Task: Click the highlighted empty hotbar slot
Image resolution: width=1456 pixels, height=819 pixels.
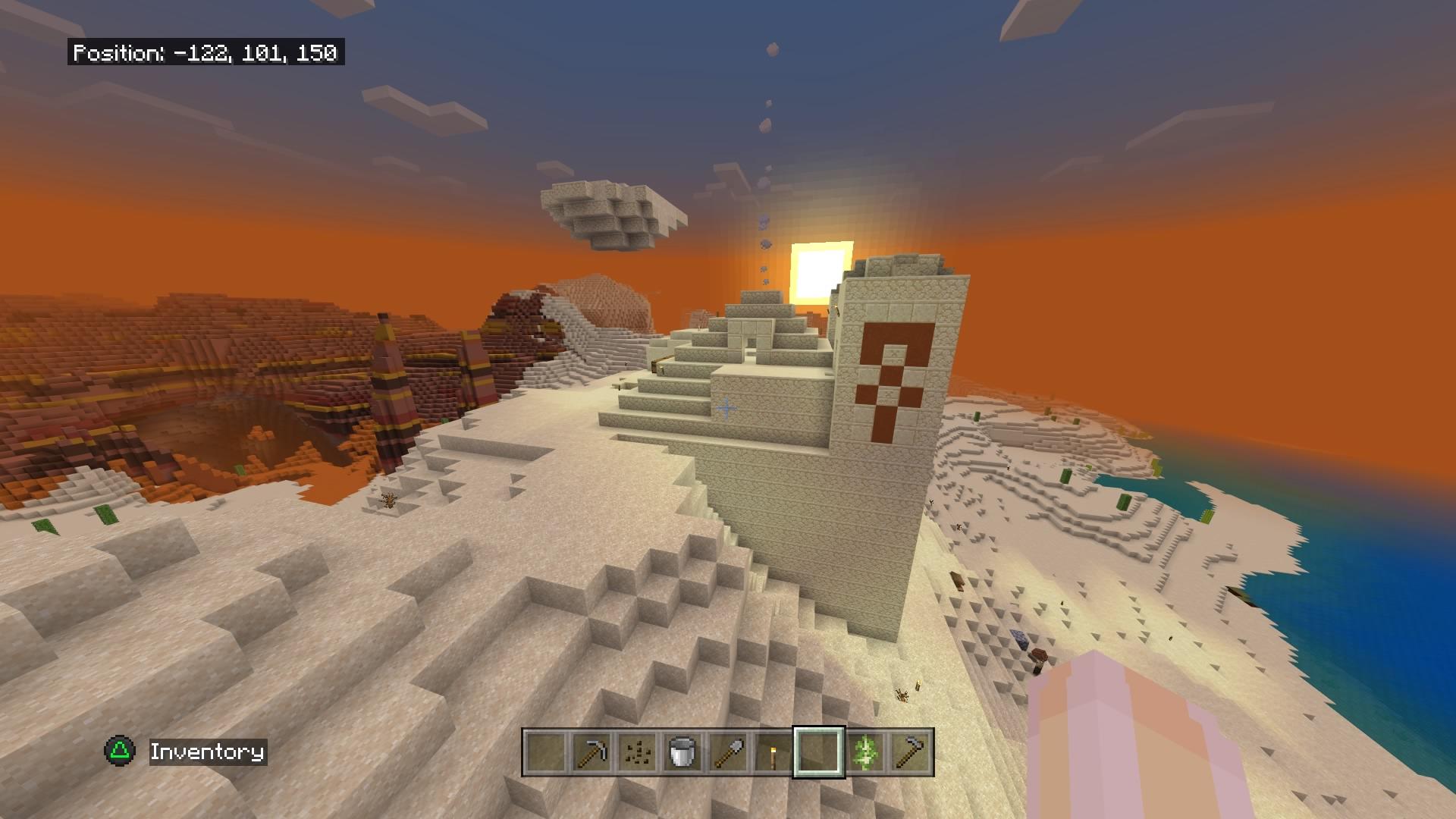Action: point(818,752)
